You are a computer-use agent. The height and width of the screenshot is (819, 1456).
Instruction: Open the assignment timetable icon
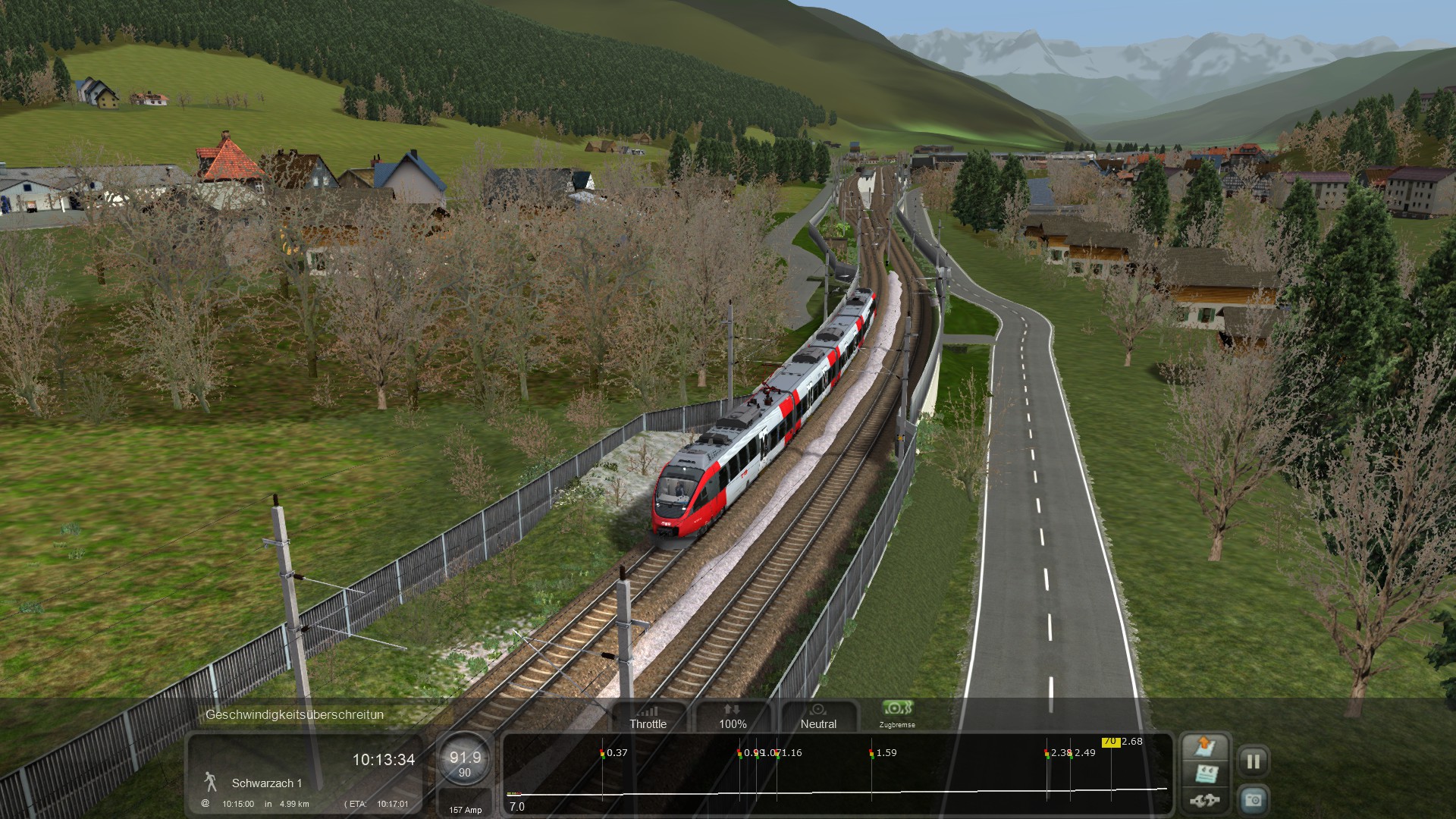coord(1205,774)
